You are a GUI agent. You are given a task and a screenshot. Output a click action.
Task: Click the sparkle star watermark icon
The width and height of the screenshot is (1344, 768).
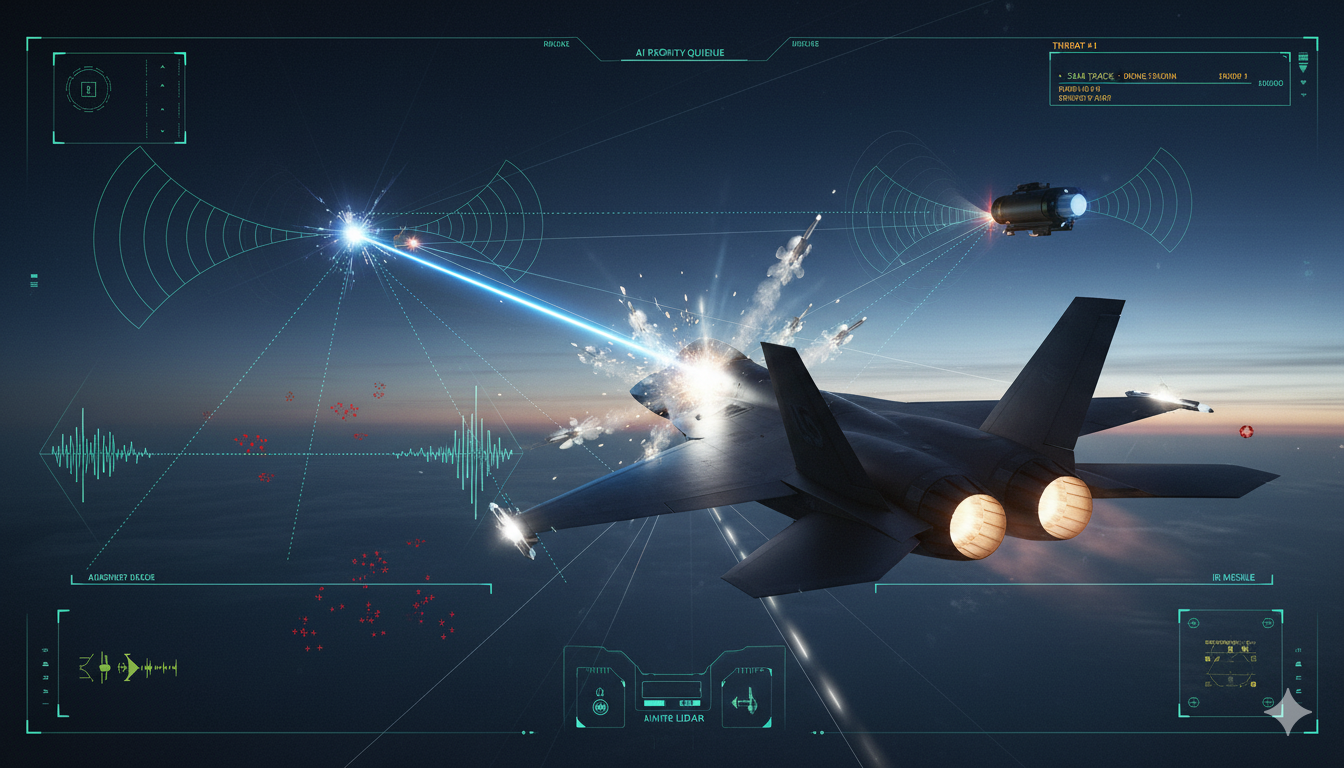coord(1289,713)
